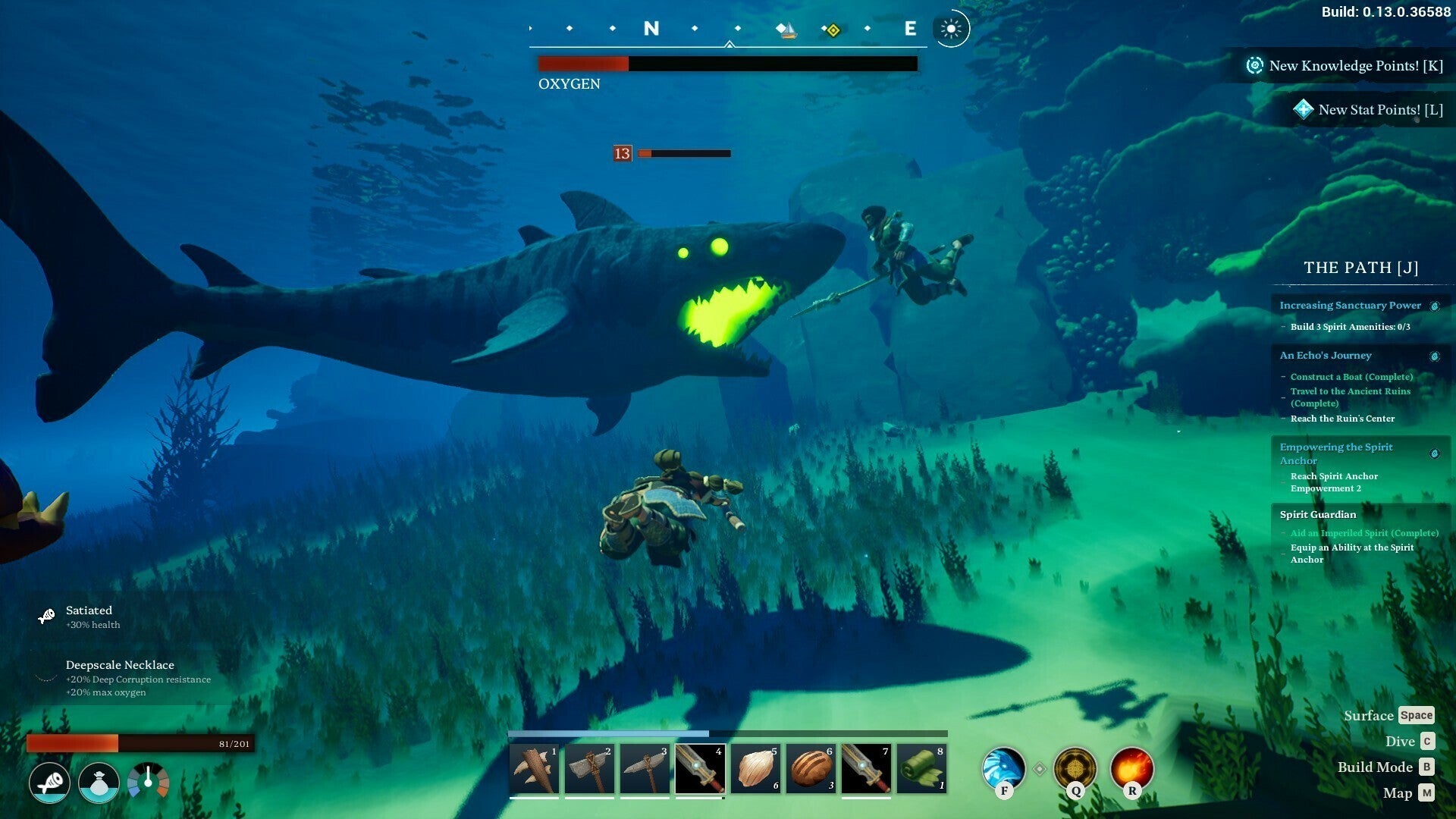Viewport: 1456px width, 819px height.
Task: Trigger the golden emblem ability
Action: (x=1075, y=768)
